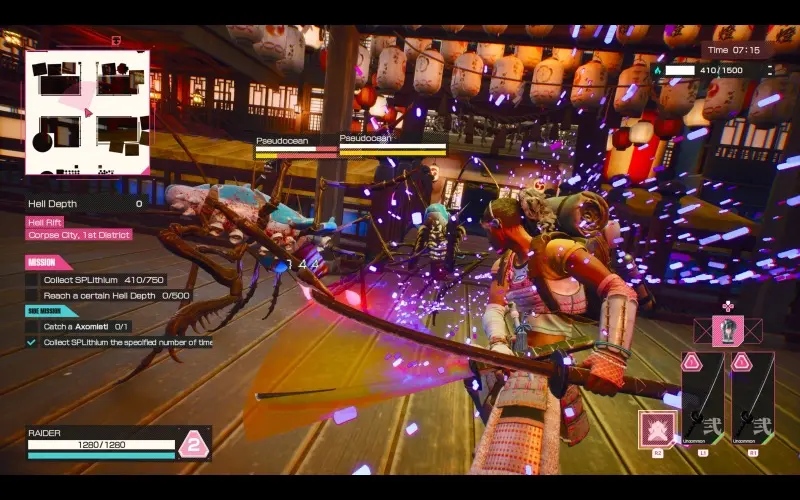Select the left Uncommon katana weapon card
Viewport: 800px width, 500px height.
702,396
